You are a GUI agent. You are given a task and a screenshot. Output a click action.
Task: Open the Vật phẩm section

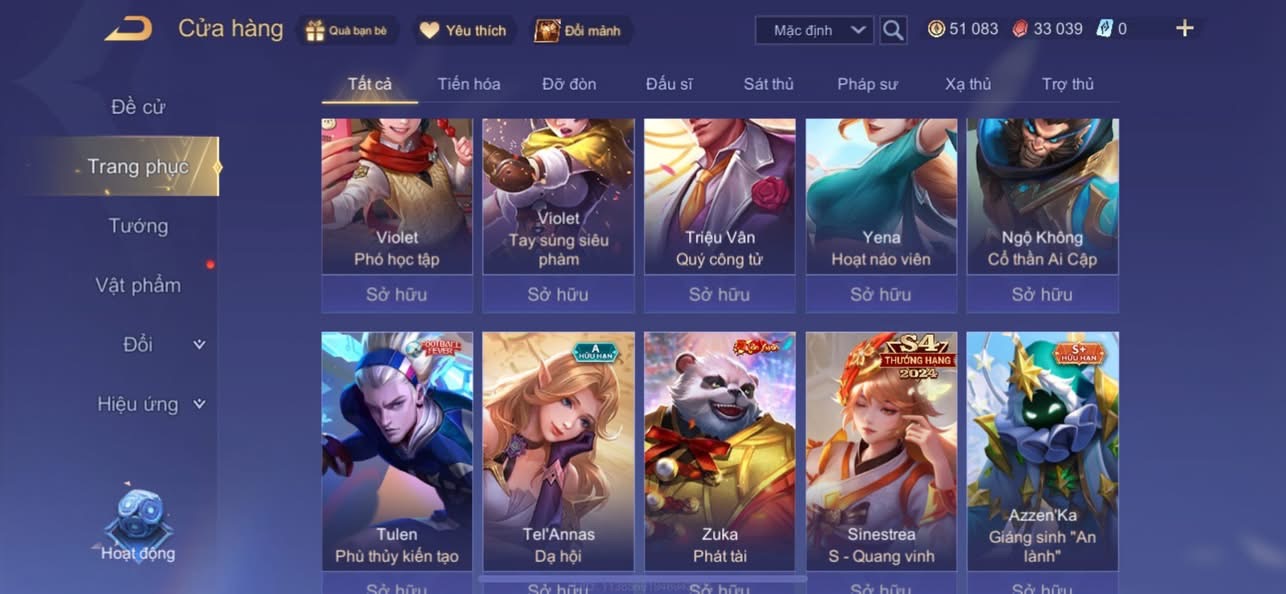(138, 285)
